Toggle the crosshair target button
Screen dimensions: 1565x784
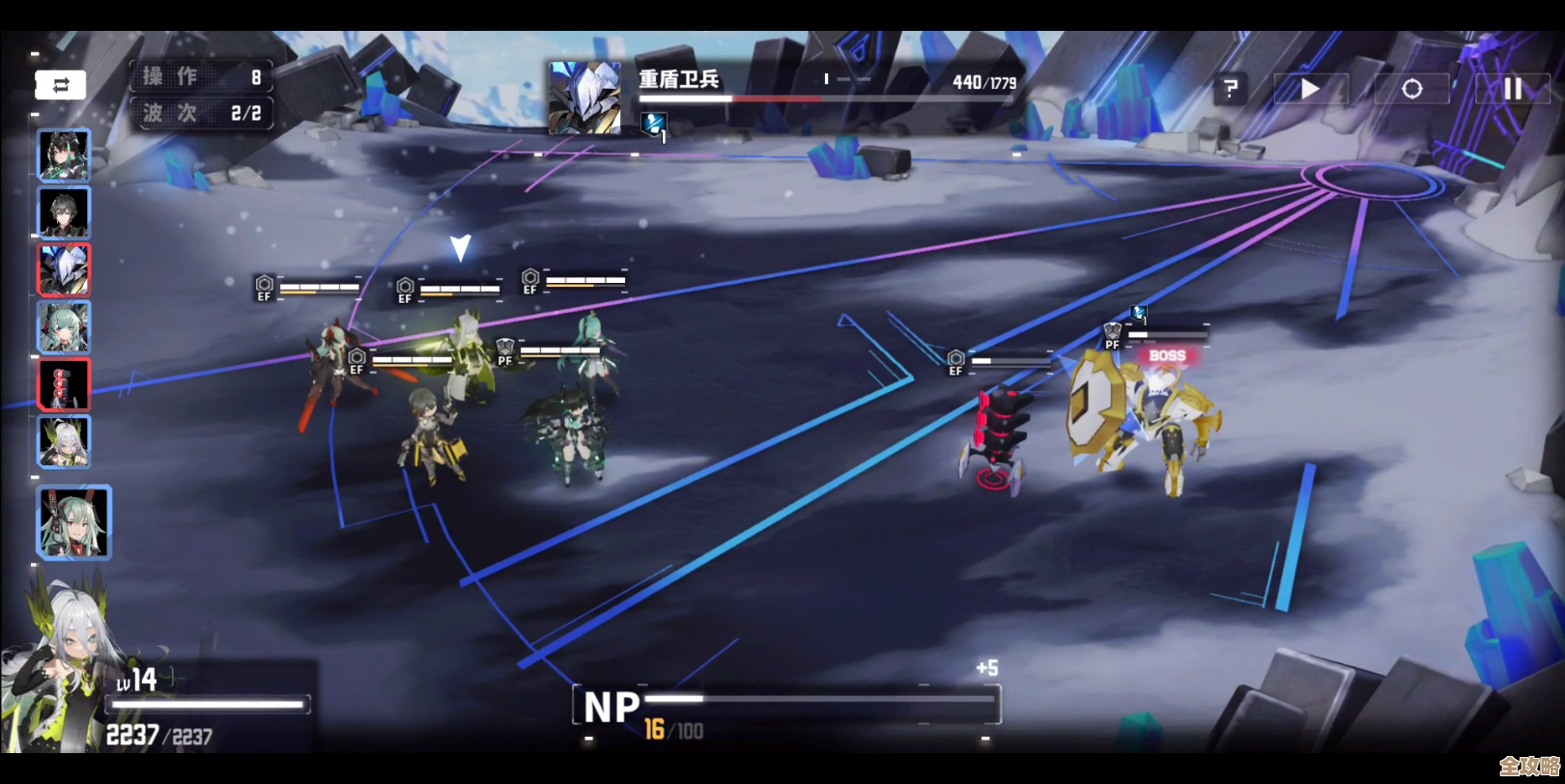click(1411, 90)
